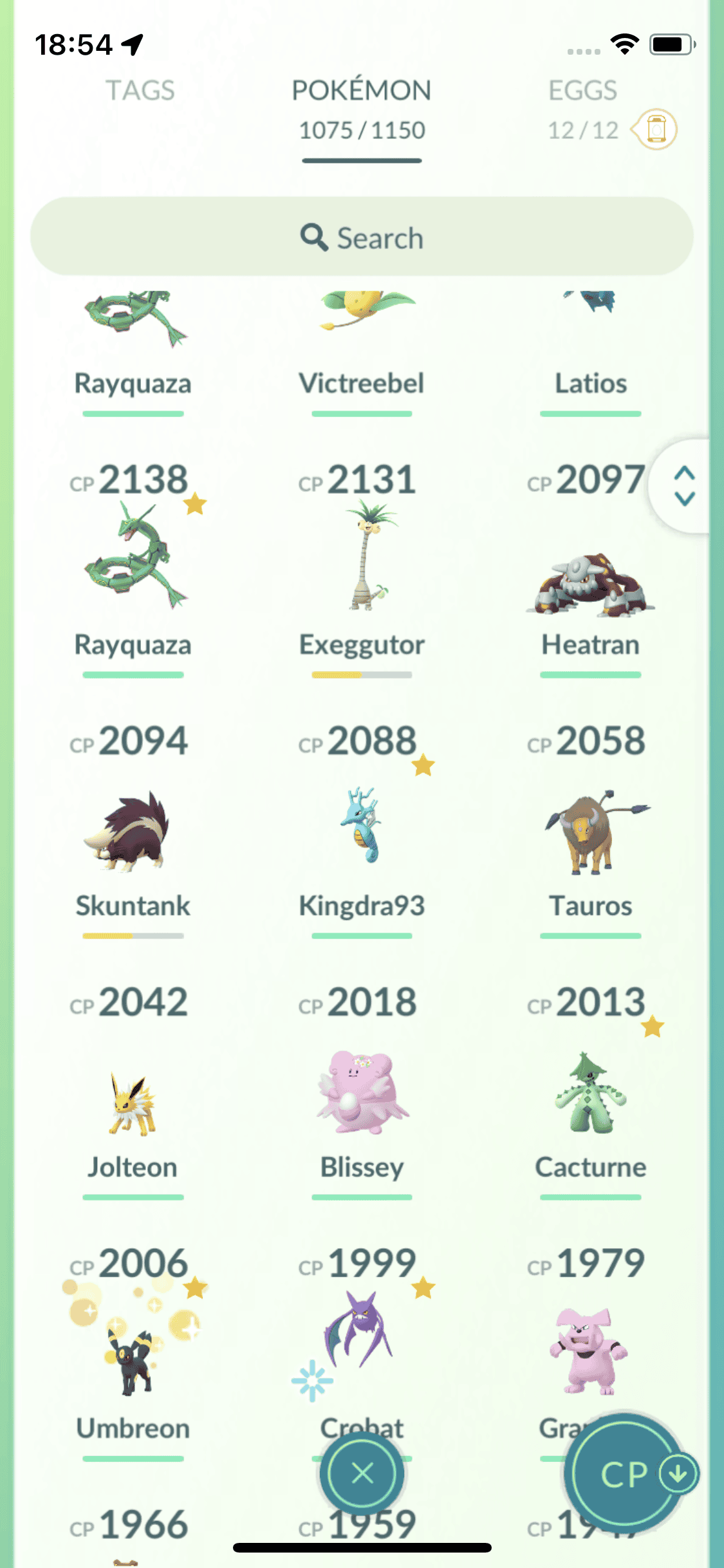Click the fast scroll arrows handle

coord(684,486)
